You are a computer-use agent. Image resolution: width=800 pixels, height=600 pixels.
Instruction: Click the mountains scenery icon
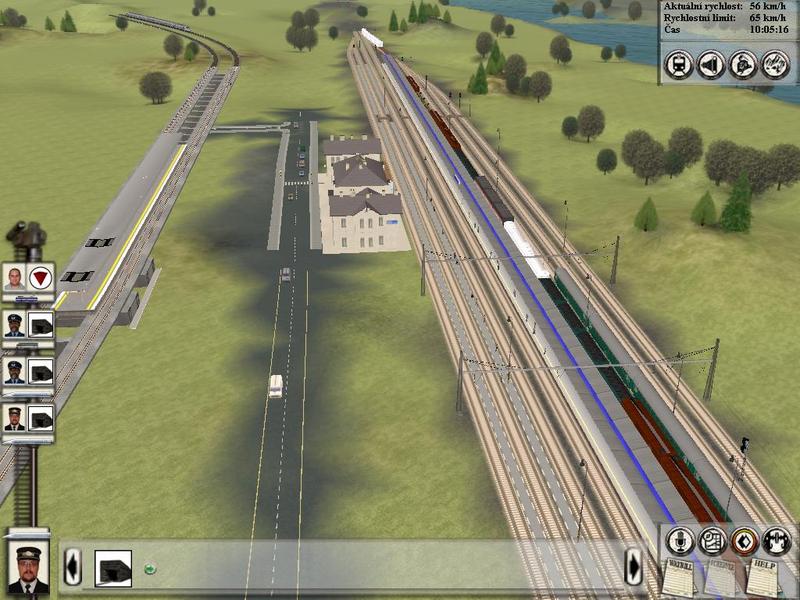pos(775,65)
